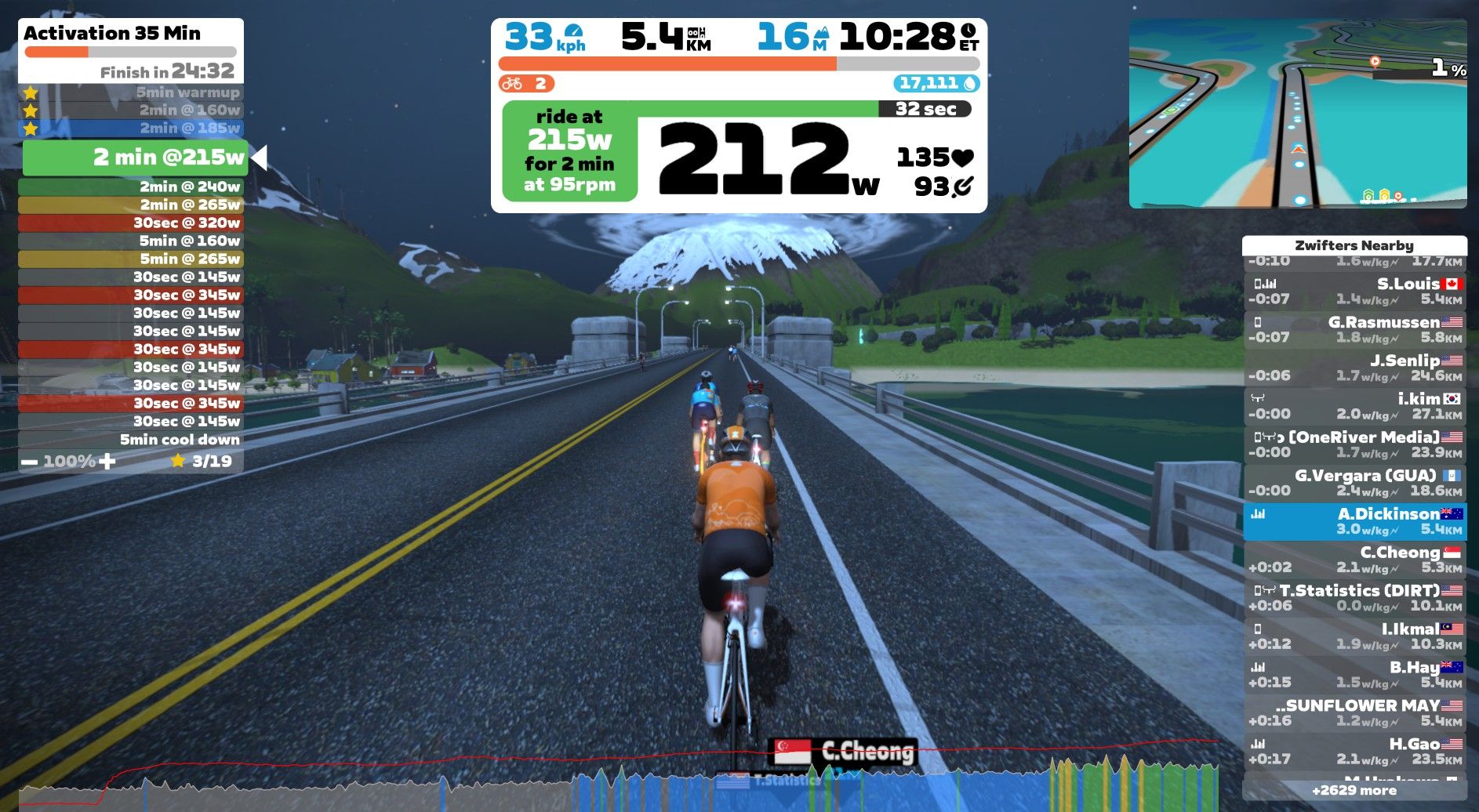
Task: Click the Ride On bike icon showing 2
Action: point(514,82)
